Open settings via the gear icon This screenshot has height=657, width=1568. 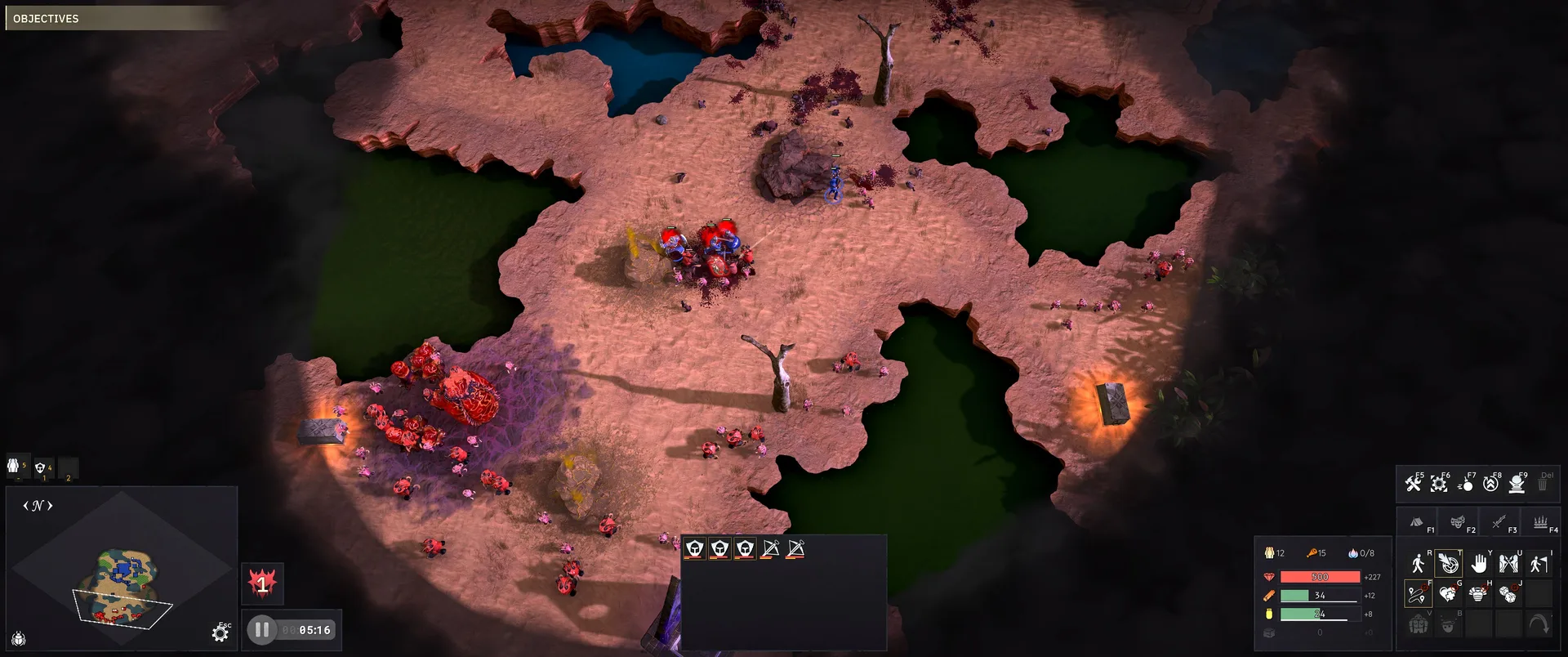[x=220, y=633]
